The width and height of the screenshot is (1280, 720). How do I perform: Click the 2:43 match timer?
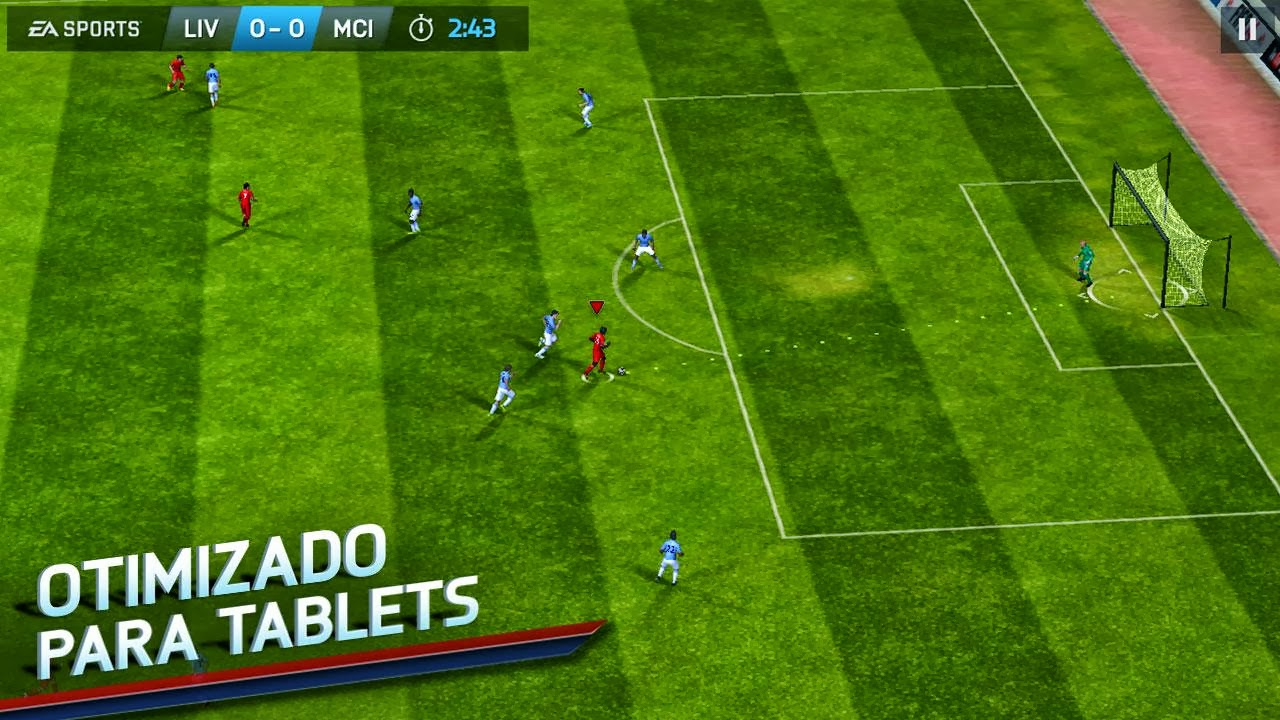[x=471, y=28]
